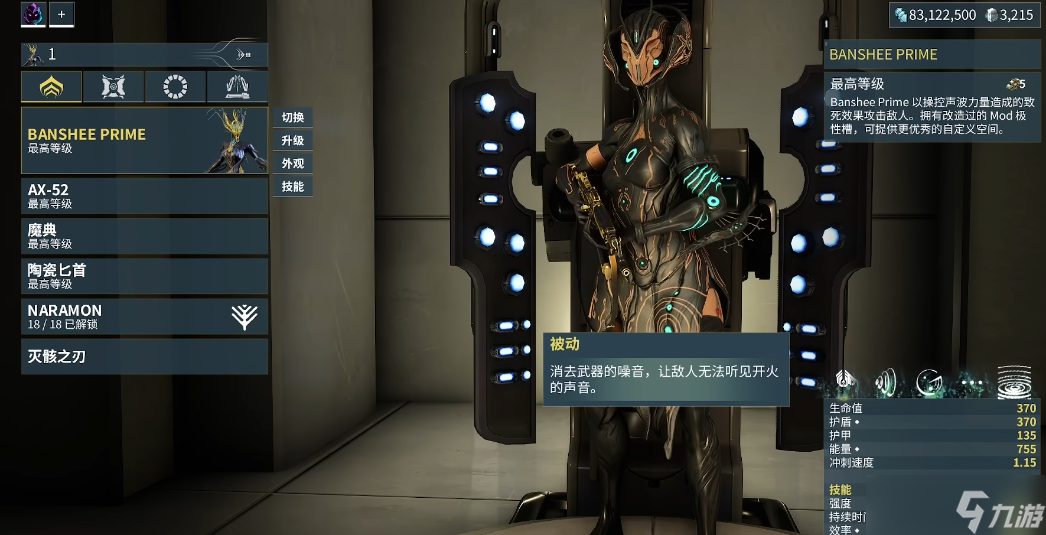The height and width of the screenshot is (535, 1046).
Task: Select the 灭骸之刃 slot
Action: [144, 356]
